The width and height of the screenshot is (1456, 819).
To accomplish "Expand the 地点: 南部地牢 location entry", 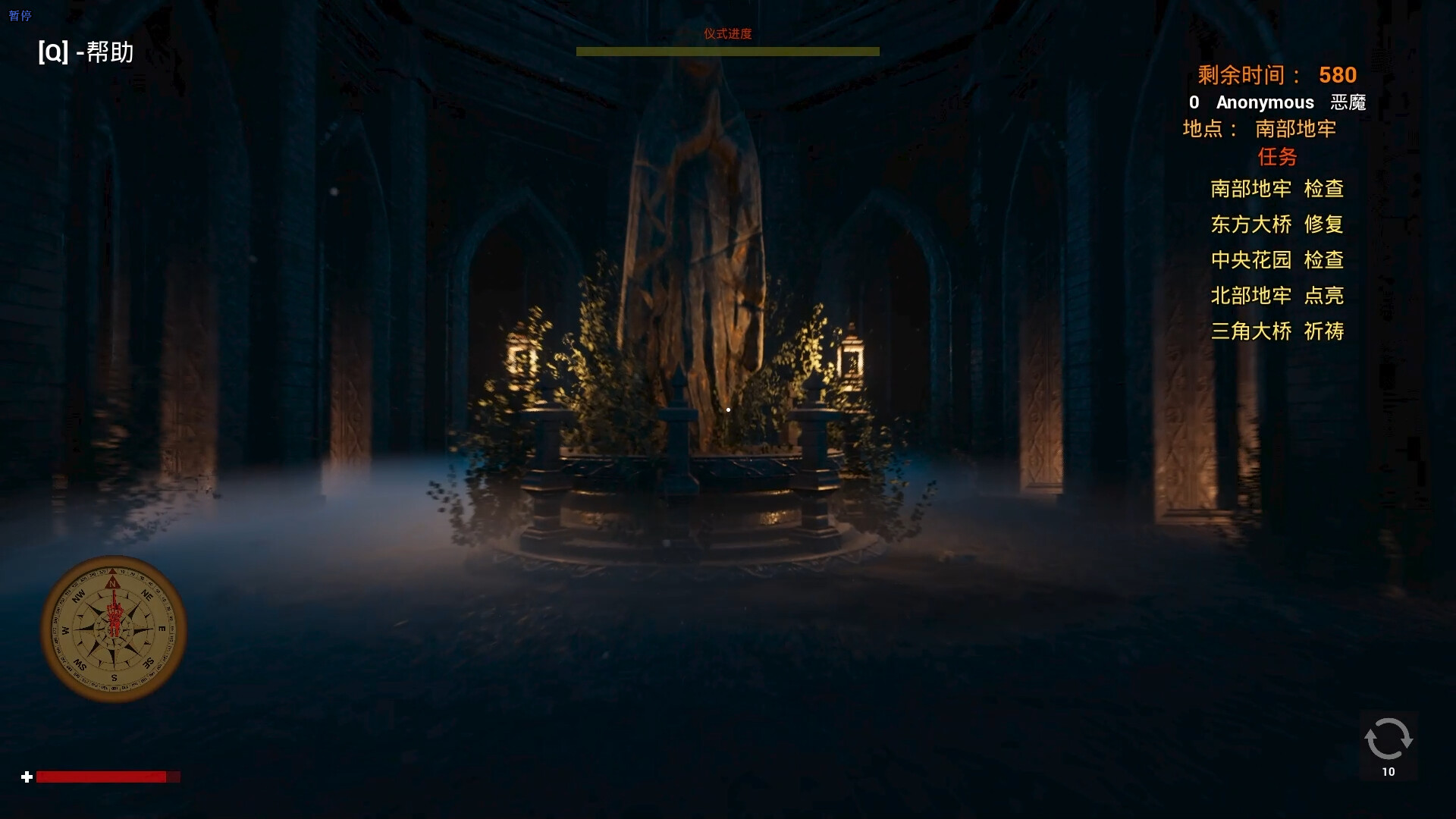I will click(1259, 130).
